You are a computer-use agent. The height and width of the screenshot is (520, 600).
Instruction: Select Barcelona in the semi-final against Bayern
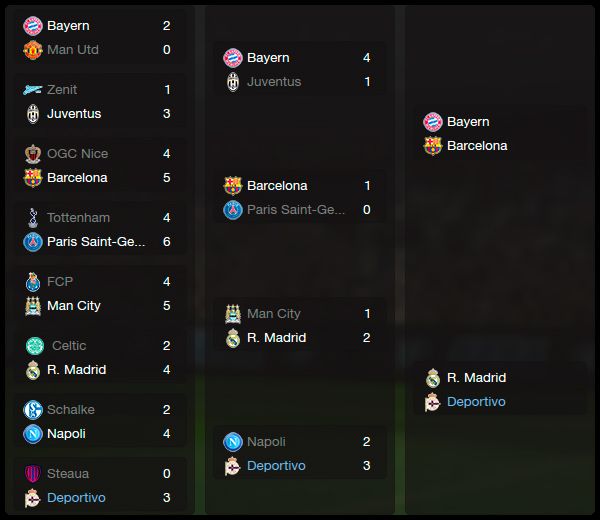(477, 146)
